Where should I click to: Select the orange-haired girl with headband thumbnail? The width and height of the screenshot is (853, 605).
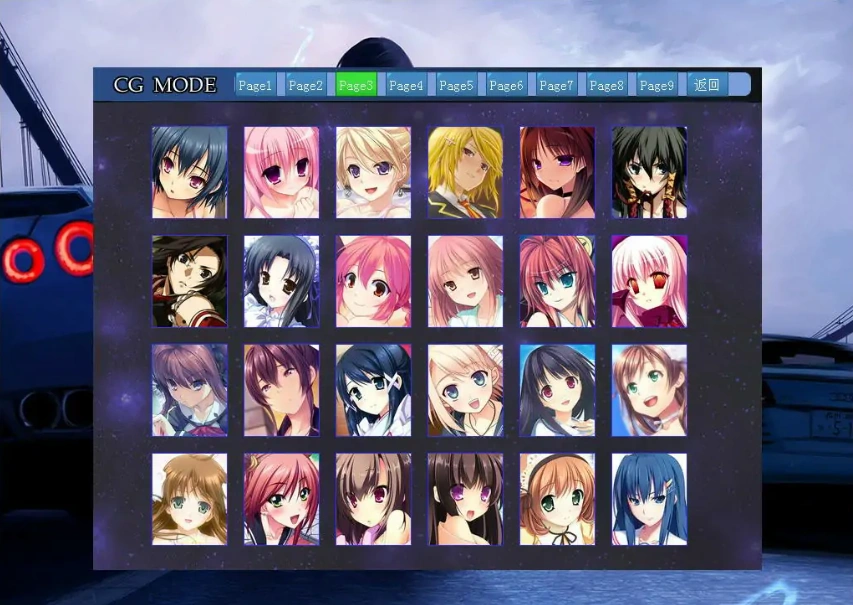[557, 499]
